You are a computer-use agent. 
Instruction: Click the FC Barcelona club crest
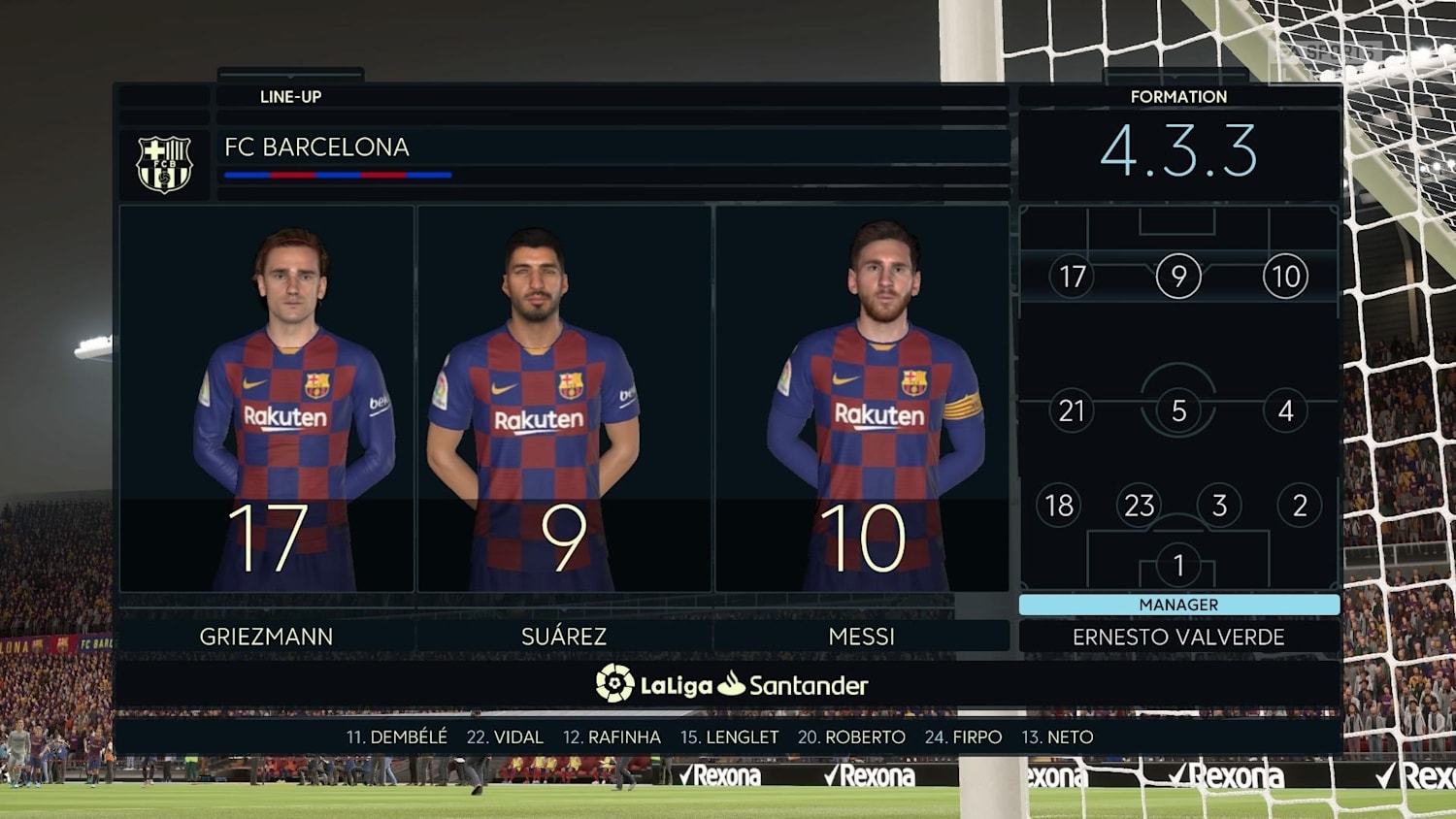[165, 162]
